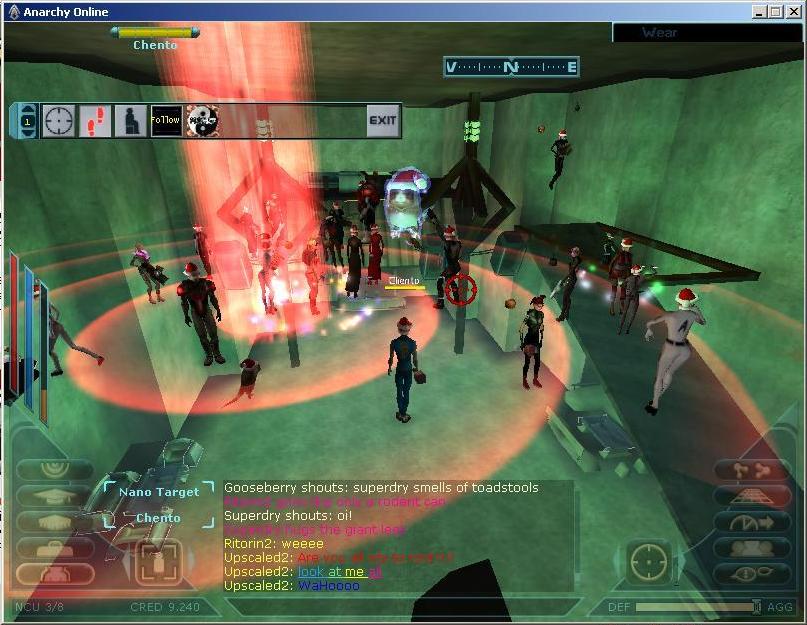807x625 pixels.
Task: Activate the Follow shortcut
Action: pyautogui.click(x=165, y=120)
